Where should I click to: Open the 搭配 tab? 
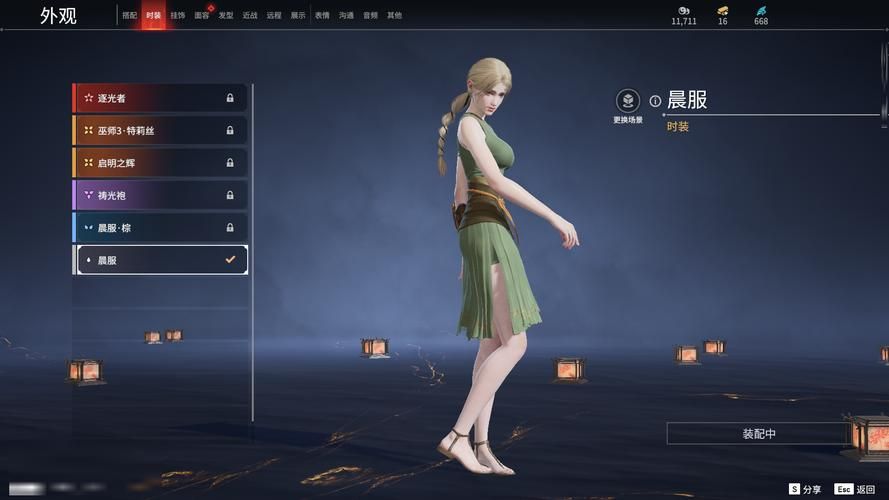point(129,16)
